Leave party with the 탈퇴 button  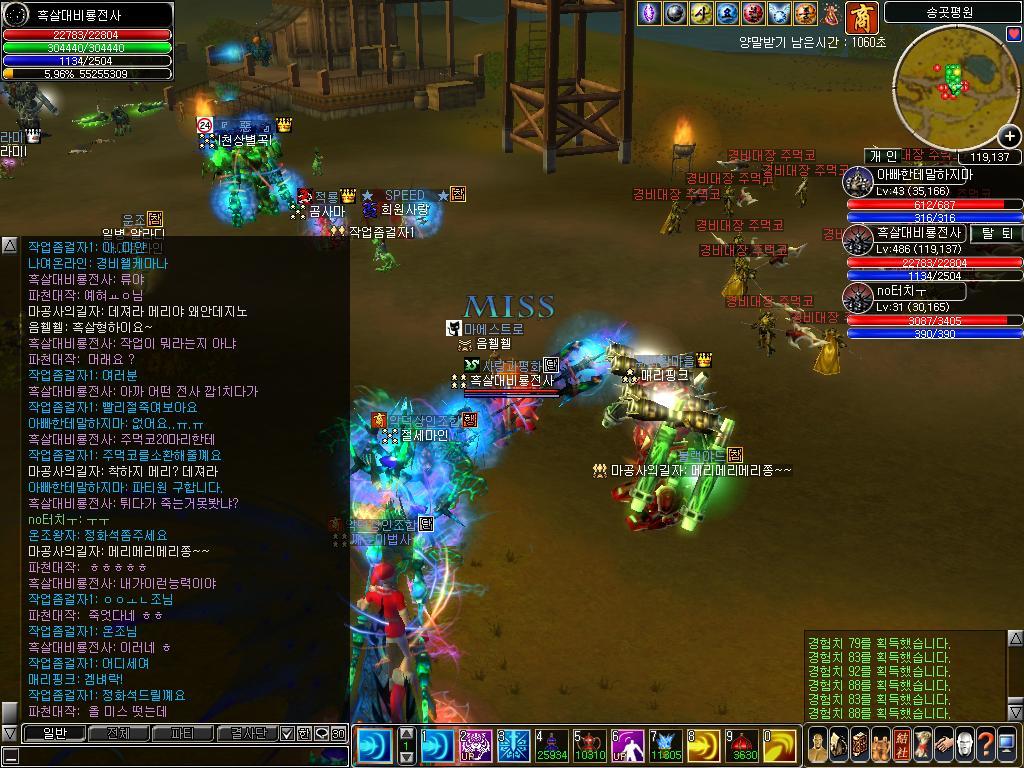click(x=996, y=233)
